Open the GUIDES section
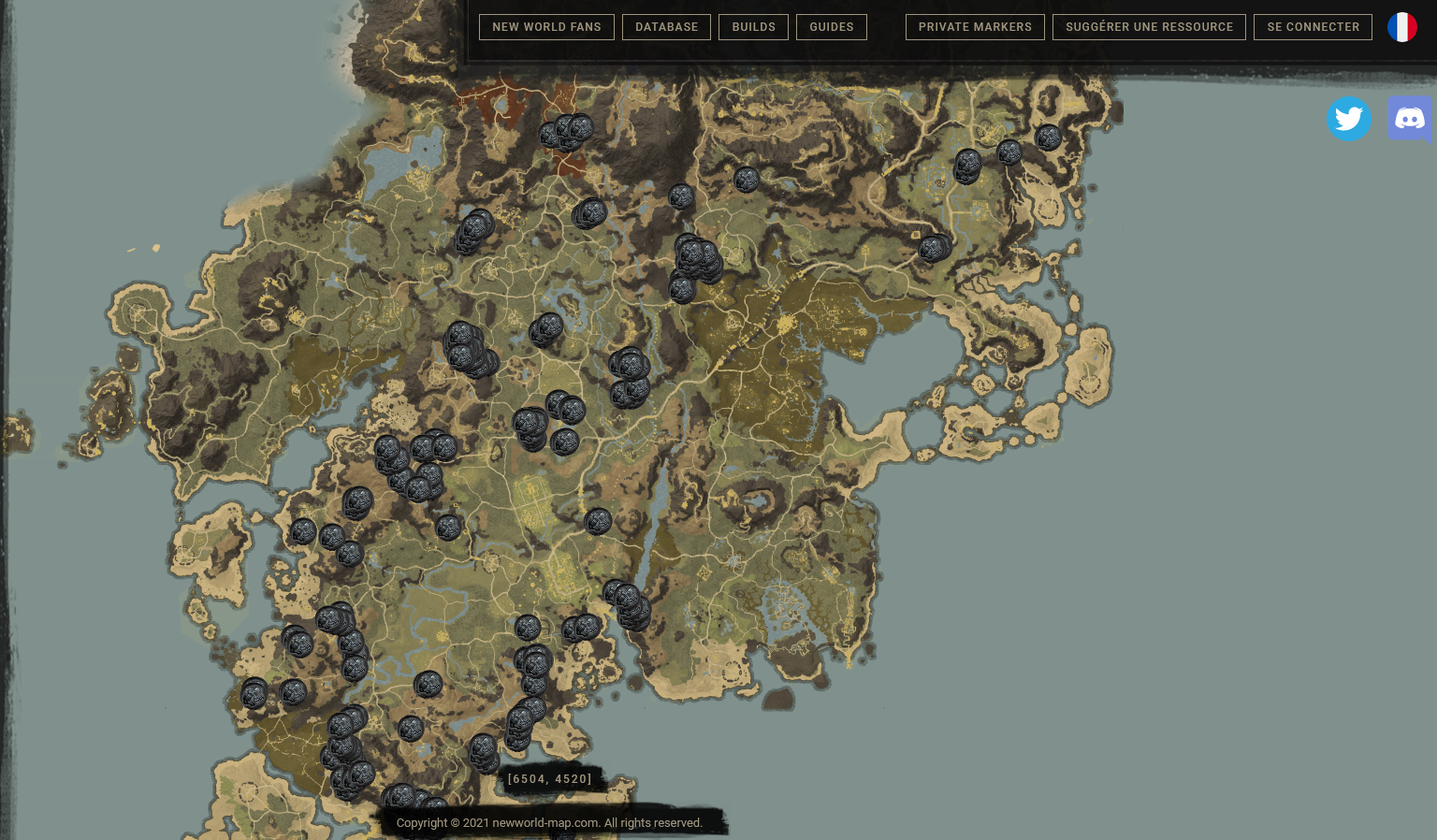Image resolution: width=1437 pixels, height=840 pixels. pos(831,27)
